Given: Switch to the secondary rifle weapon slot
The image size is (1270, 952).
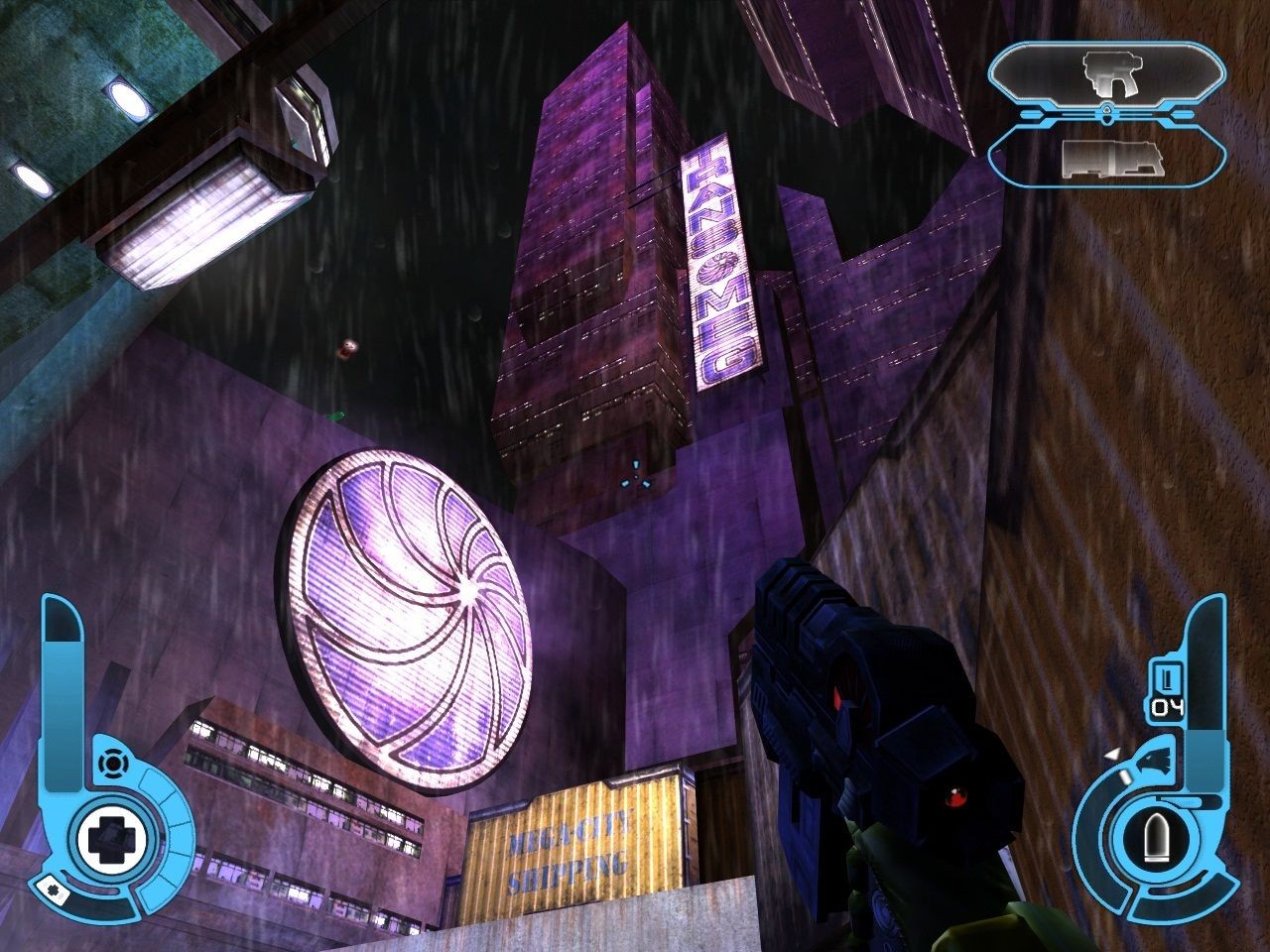Looking at the screenshot, I should pyautogui.click(x=1106, y=158).
